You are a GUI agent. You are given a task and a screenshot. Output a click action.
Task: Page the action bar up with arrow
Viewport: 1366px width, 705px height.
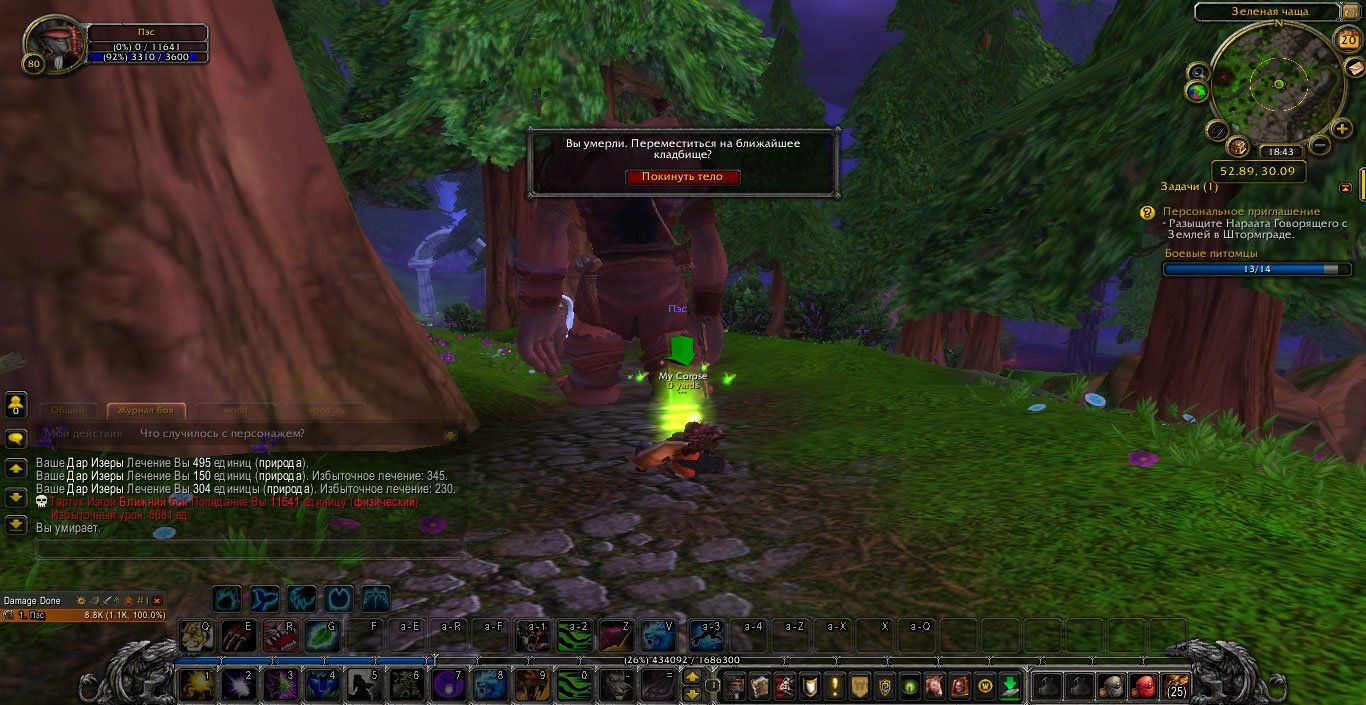692,677
